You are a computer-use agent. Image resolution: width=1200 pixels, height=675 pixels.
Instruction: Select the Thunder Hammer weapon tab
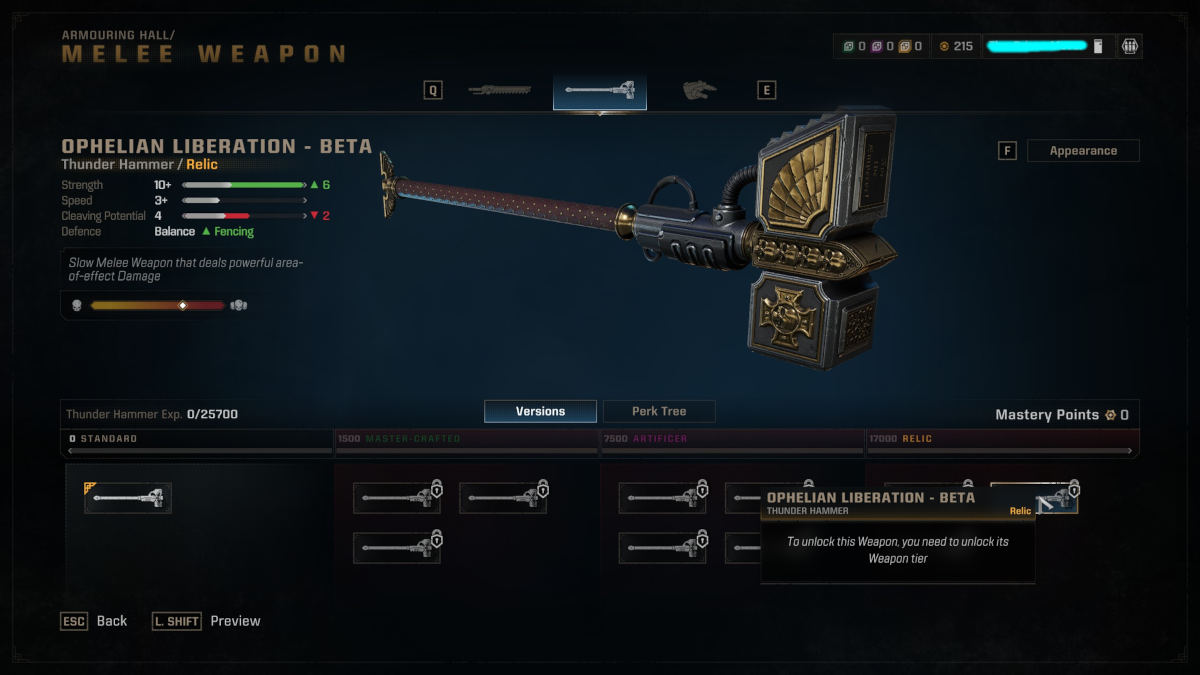point(600,91)
